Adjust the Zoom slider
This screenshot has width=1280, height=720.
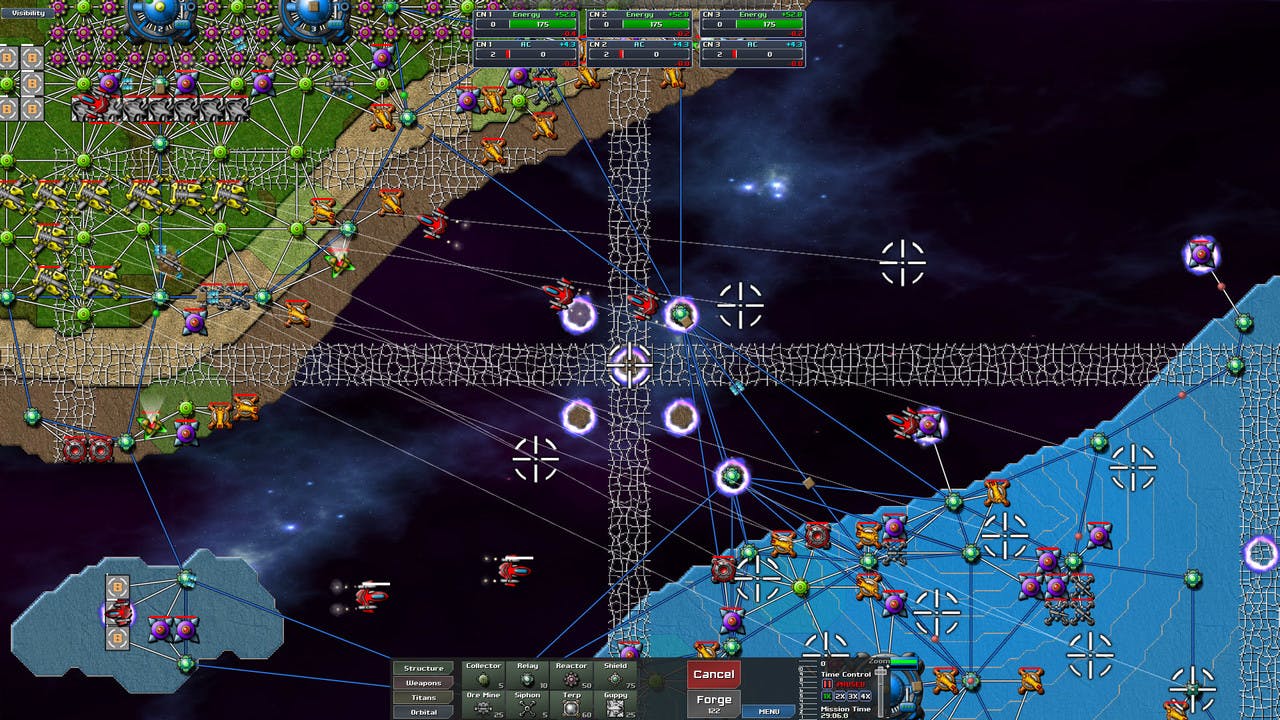pyautogui.click(x=903, y=662)
